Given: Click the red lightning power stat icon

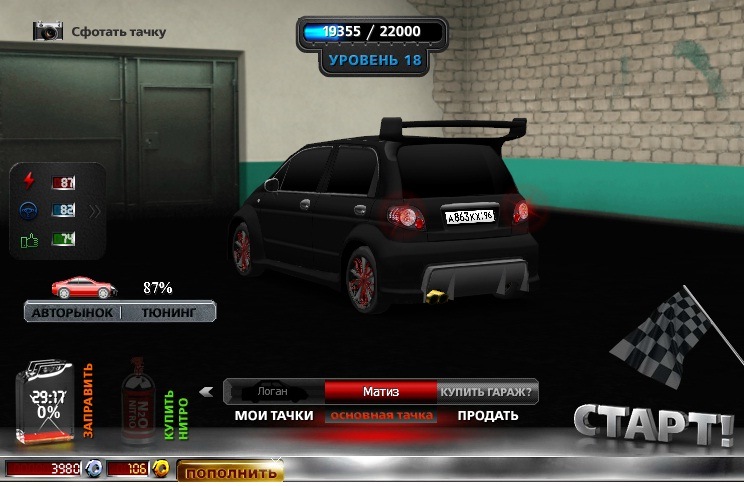Looking at the screenshot, I should tap(27, 182).
